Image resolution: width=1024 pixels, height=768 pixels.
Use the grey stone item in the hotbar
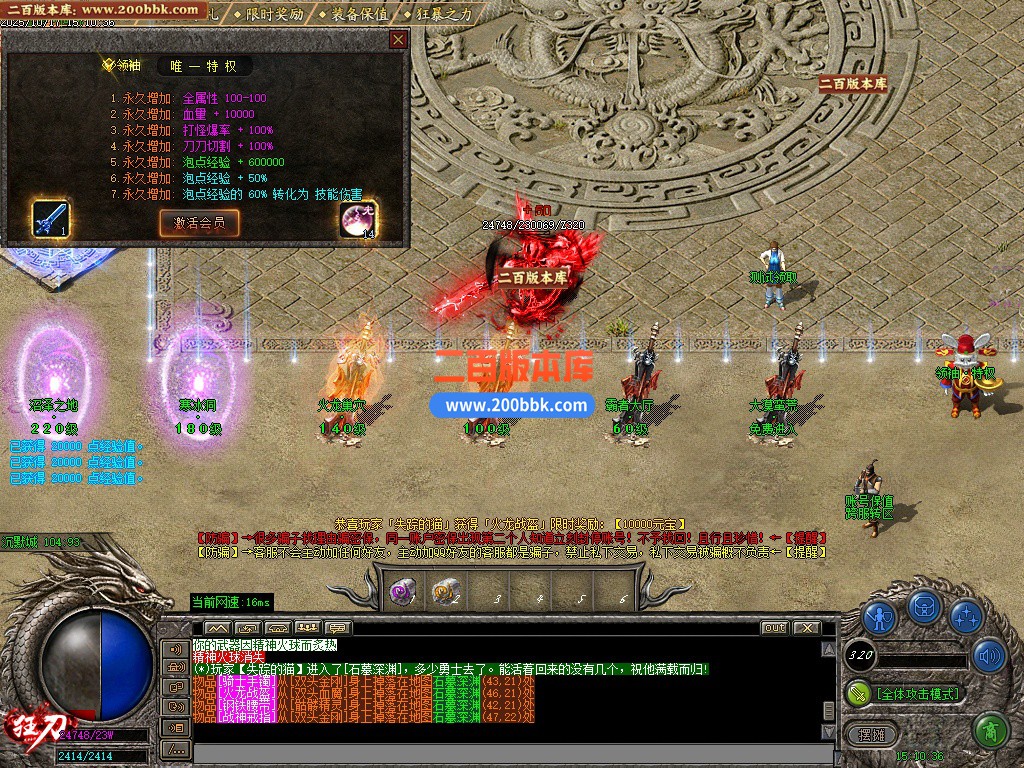pyautogui.click(x=445, y=592)
